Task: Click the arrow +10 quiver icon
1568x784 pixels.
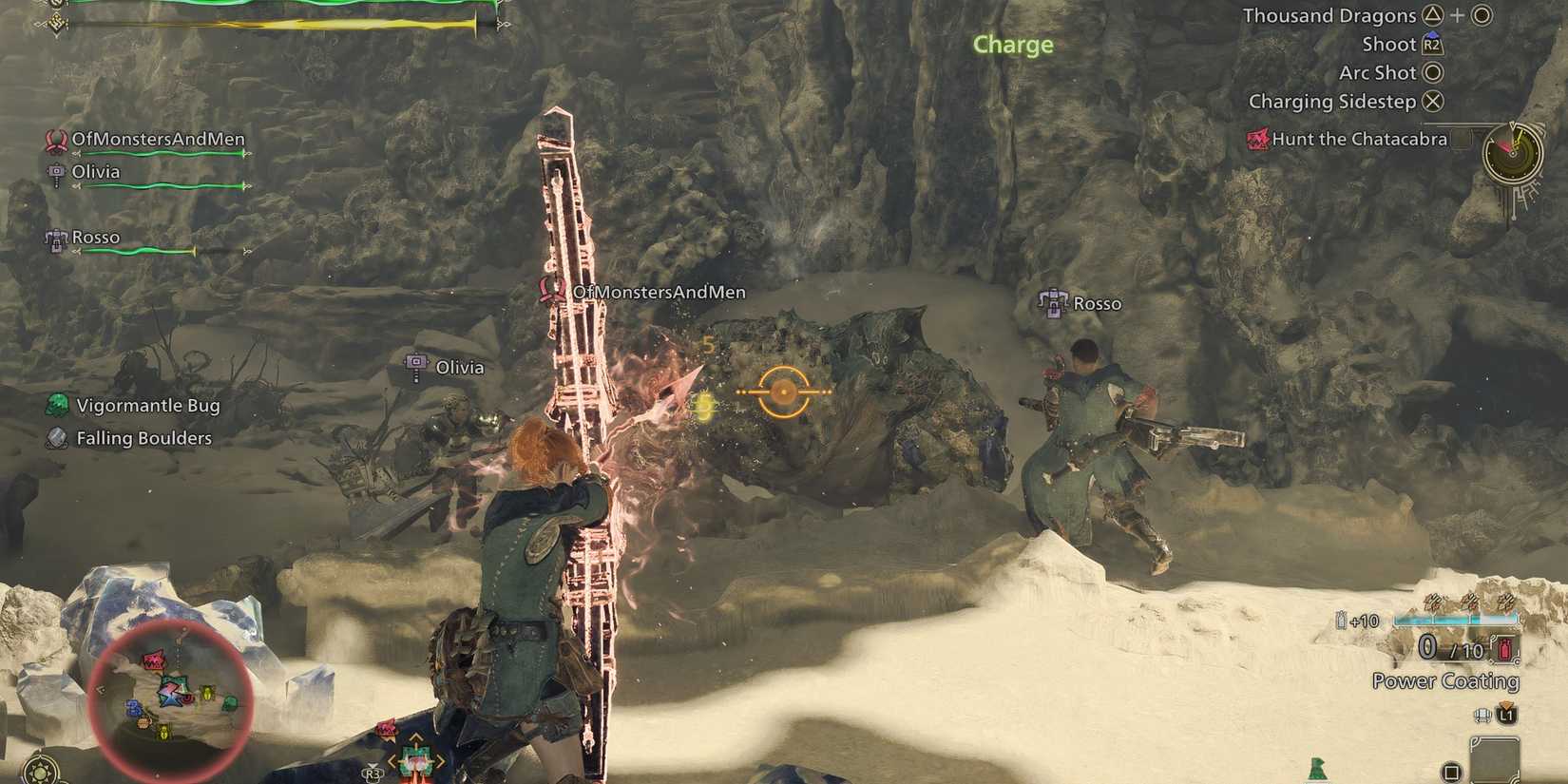Action: (1342, 620)
